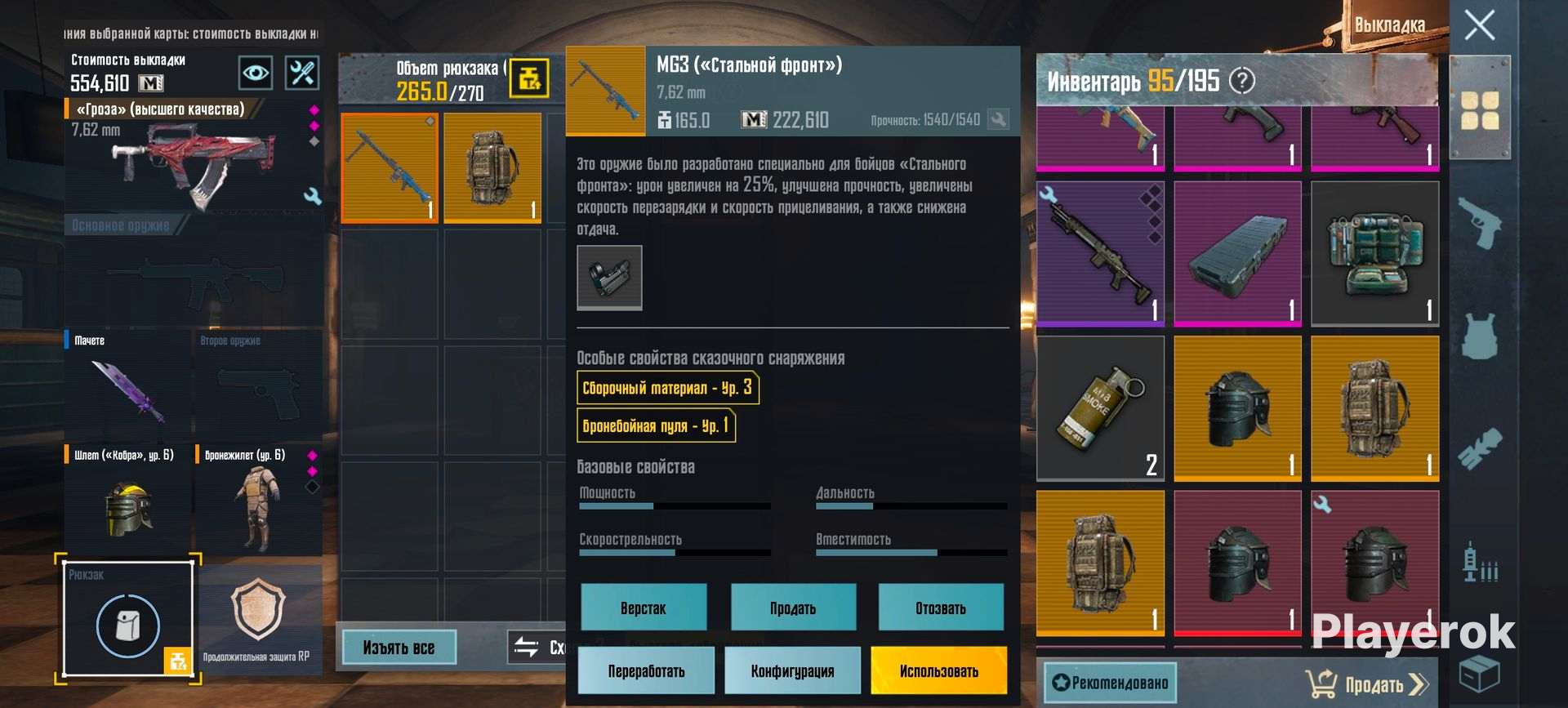Switch to the pistol weapons category
The width and height of the screenshot is (1568, 708).
[1479, 223]
